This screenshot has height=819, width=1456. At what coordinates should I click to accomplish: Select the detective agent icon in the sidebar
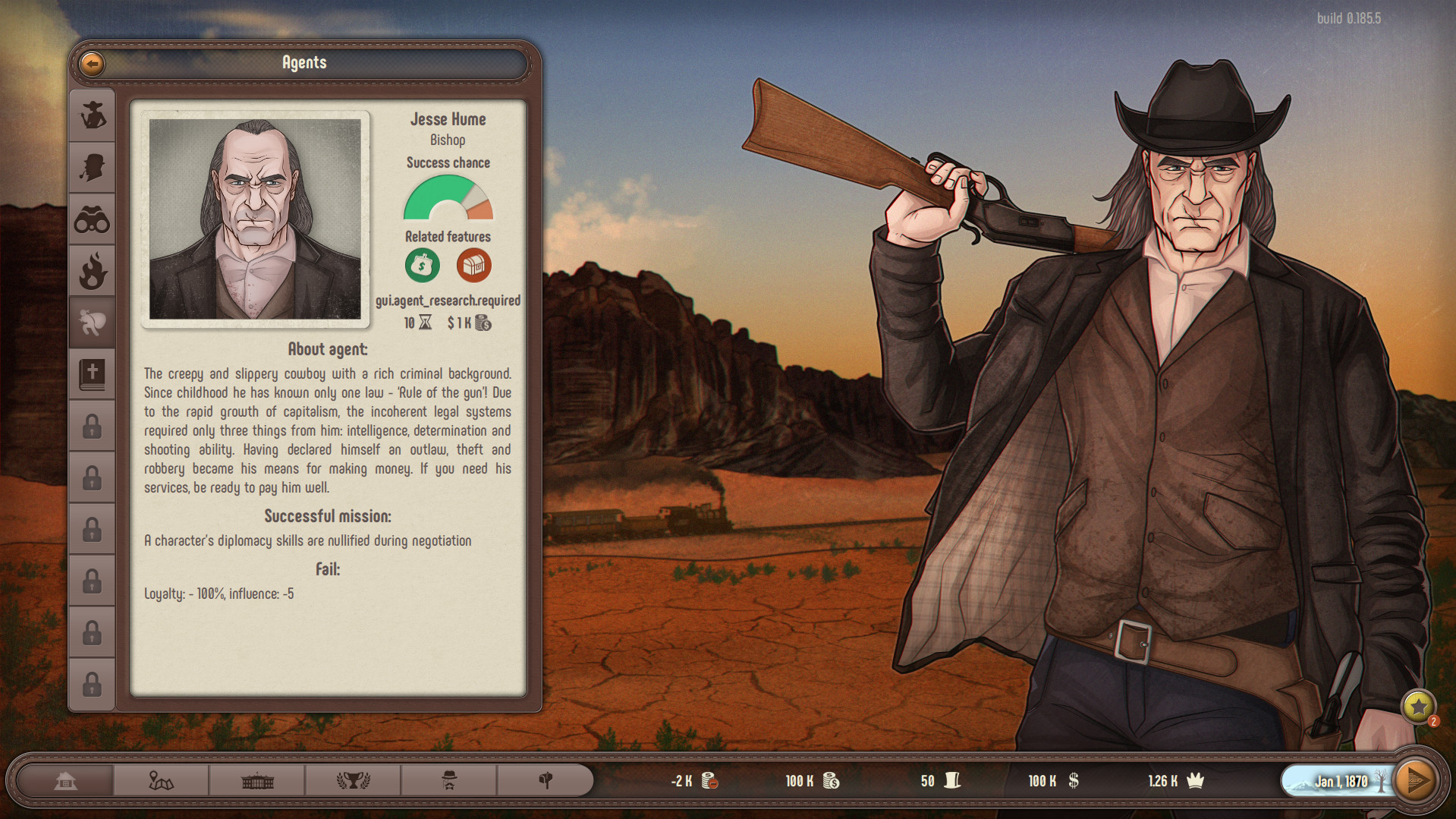(x=92, y=166)
